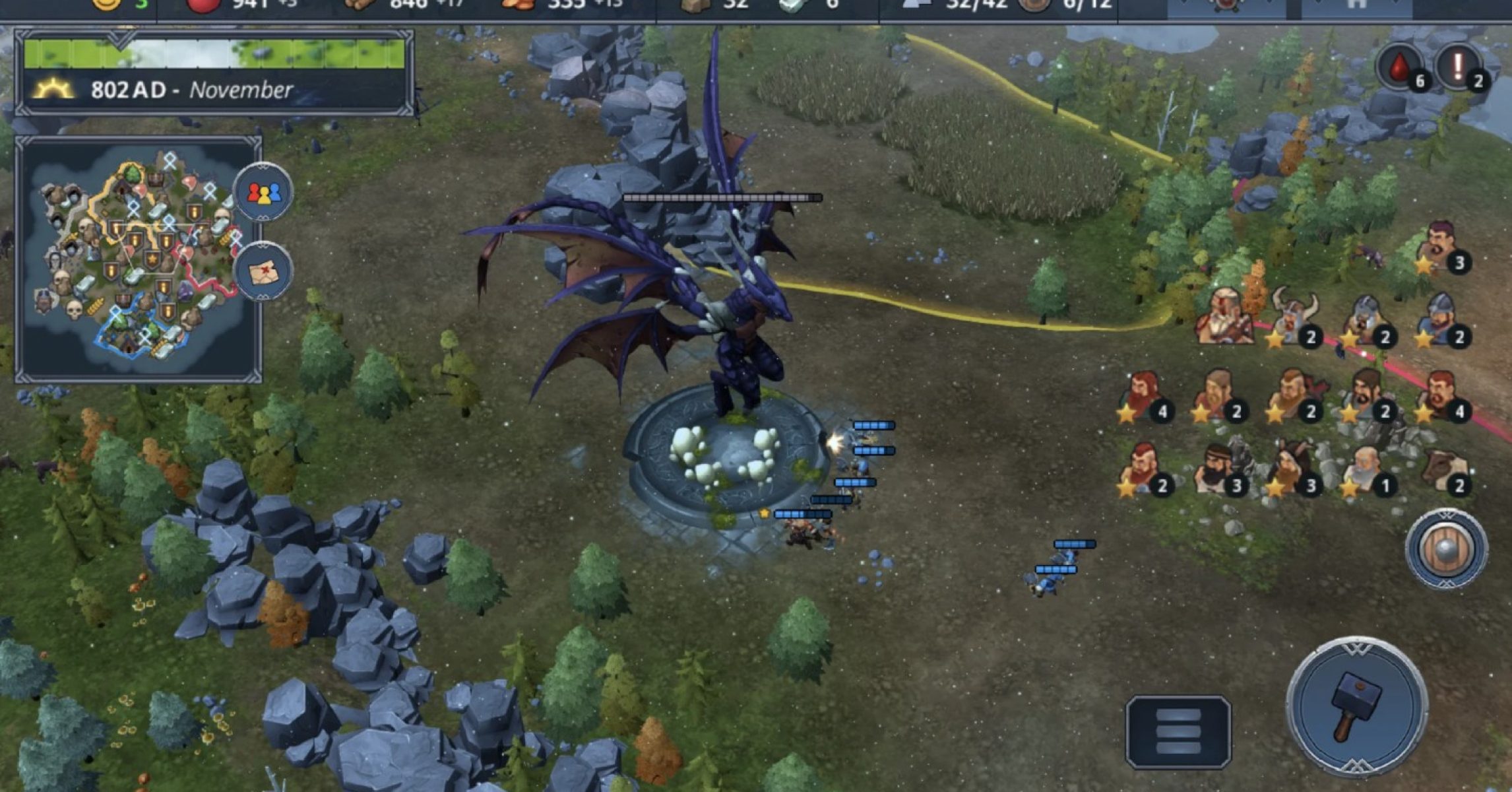
Task: Open the hammer build menu
Action: 1357,706
